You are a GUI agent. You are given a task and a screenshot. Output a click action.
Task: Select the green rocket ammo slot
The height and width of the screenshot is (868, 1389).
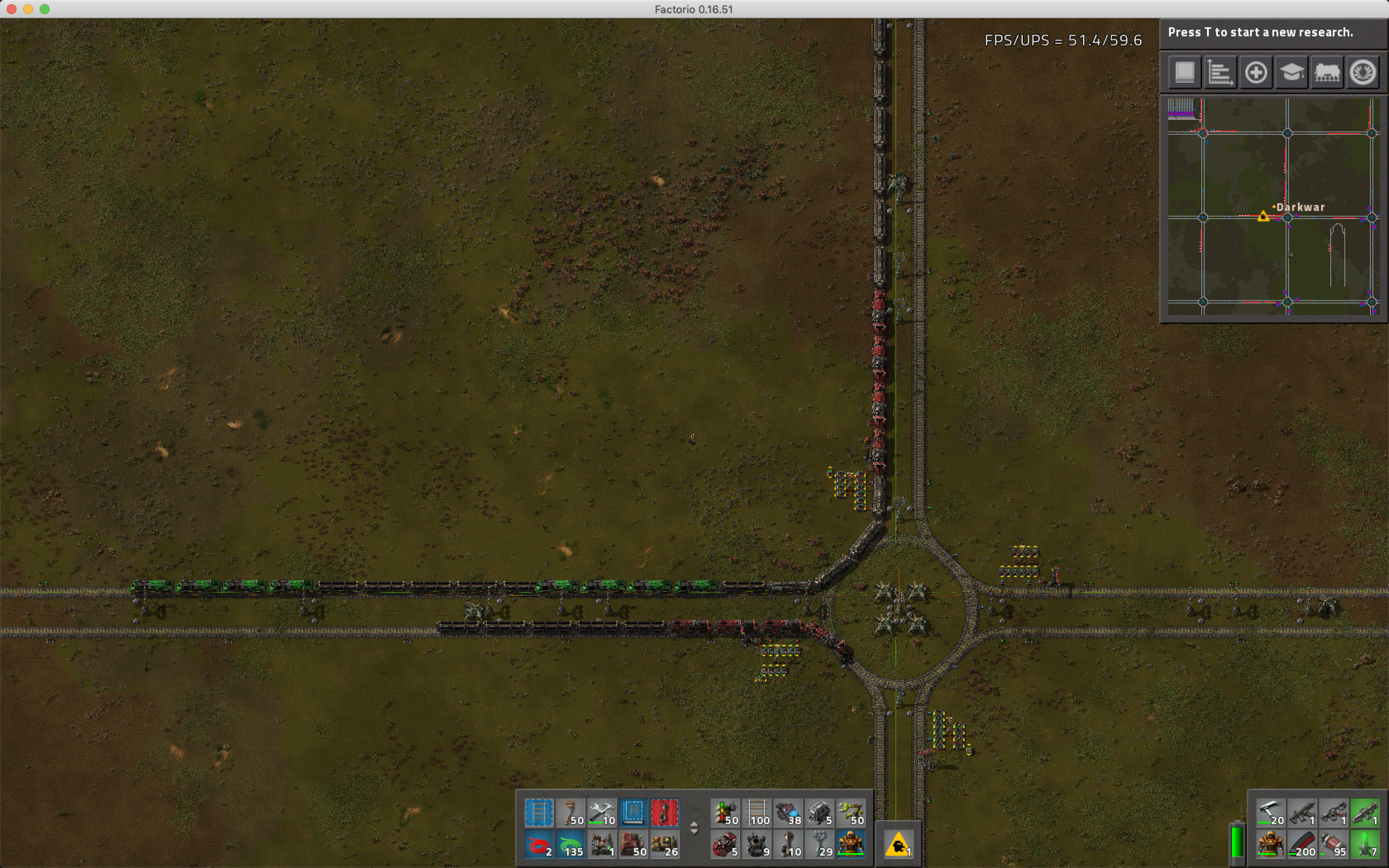[1364, 845]
